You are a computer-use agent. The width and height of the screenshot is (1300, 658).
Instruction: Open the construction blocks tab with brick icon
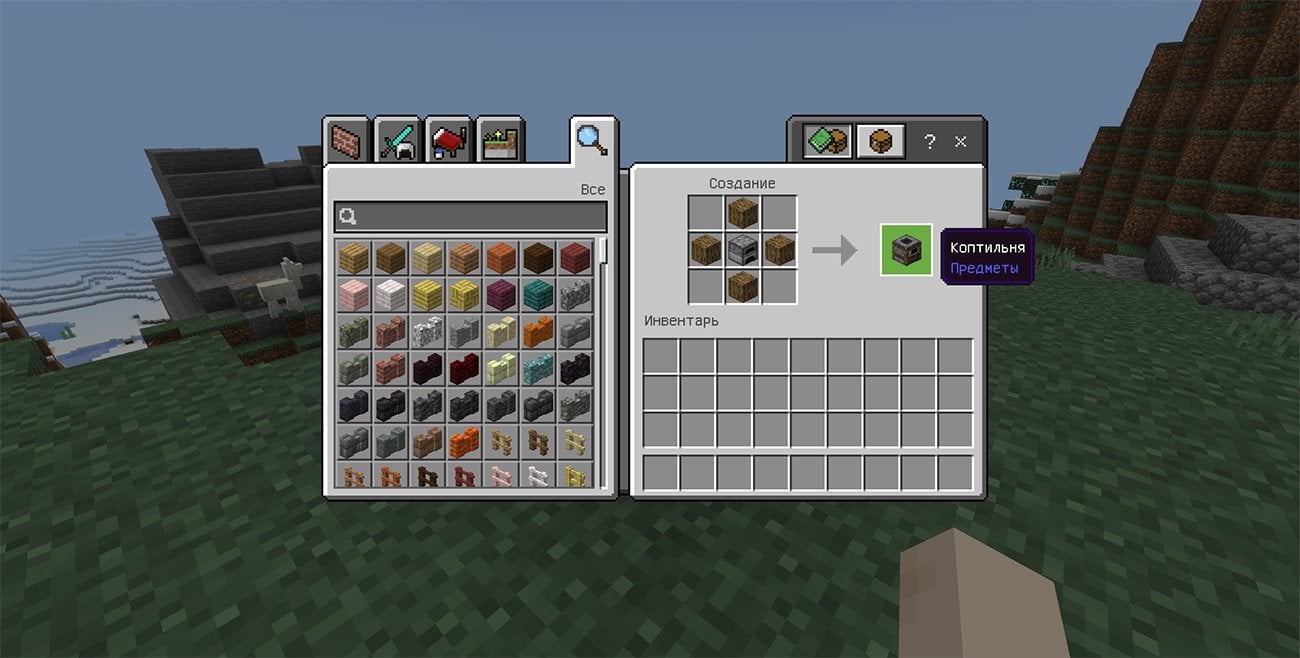point(346,140)
